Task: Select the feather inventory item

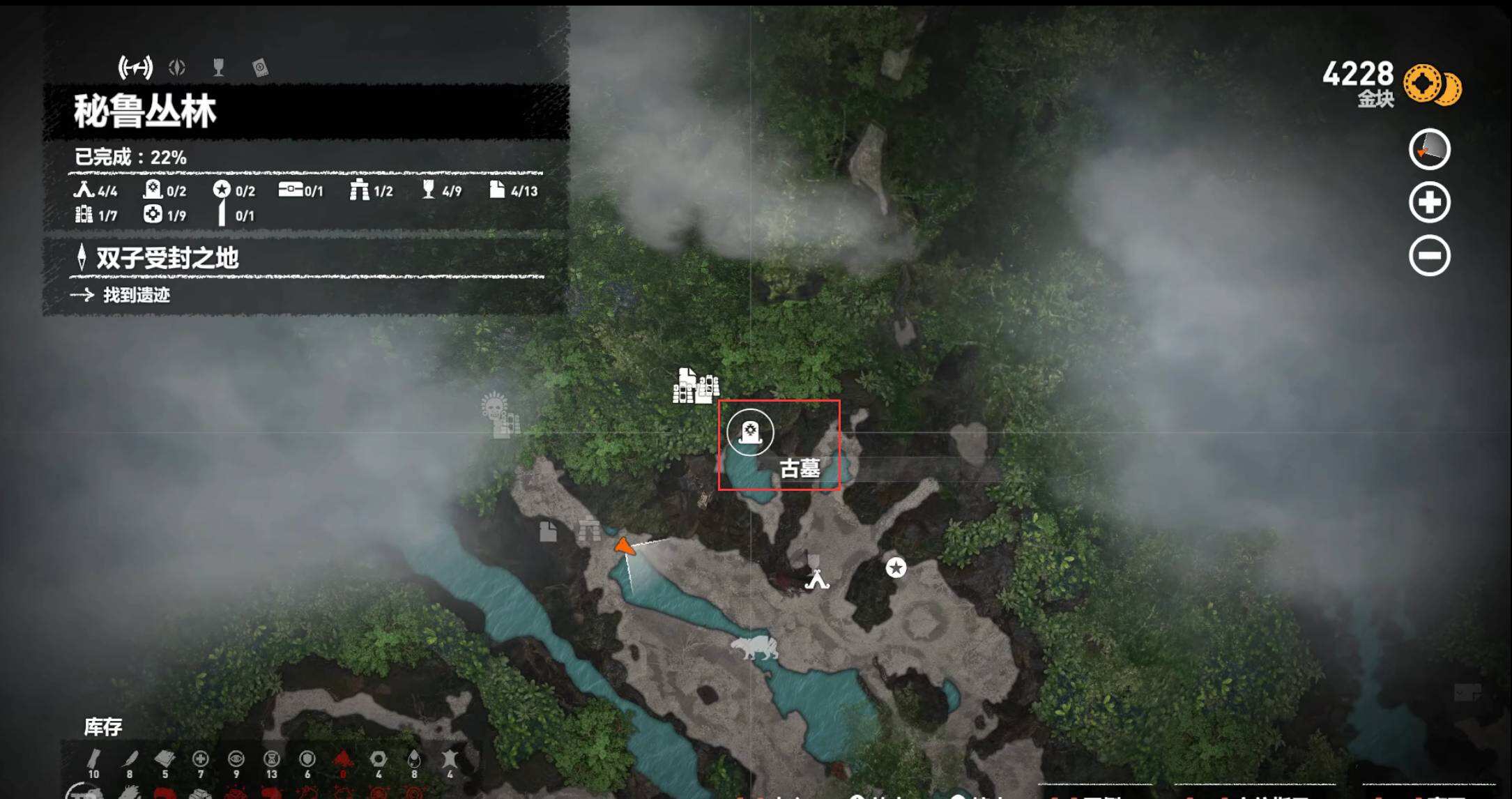Action: pyautogui.click(x=130, y=760)
